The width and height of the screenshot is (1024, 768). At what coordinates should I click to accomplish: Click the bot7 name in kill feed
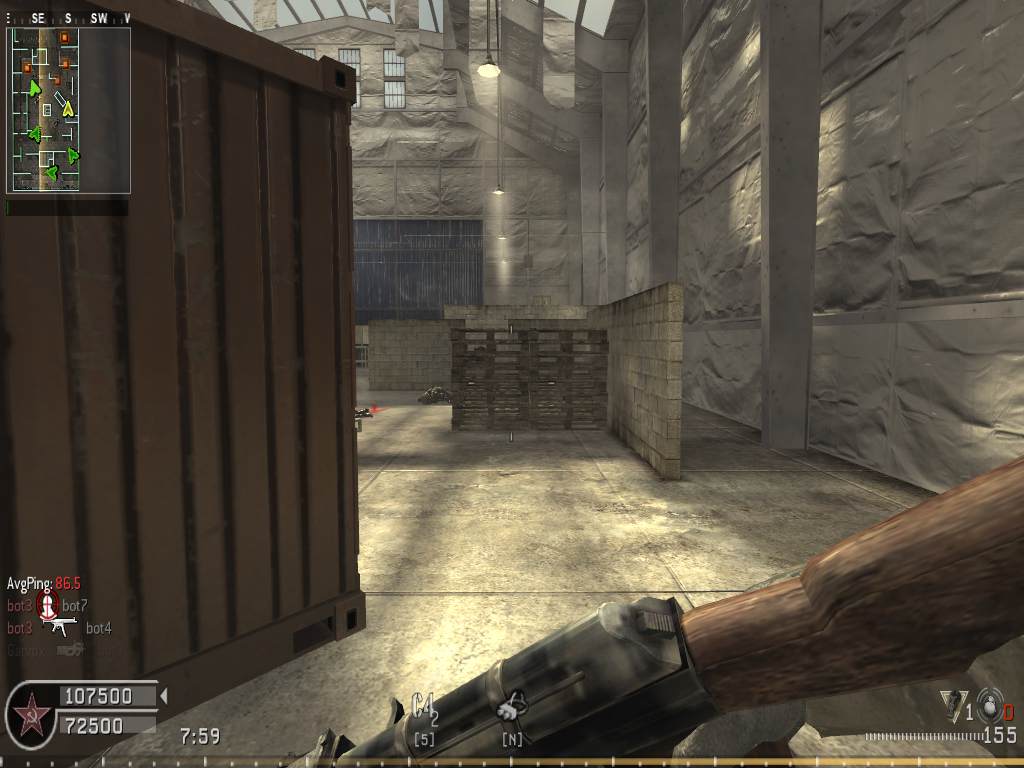[75, 605]
